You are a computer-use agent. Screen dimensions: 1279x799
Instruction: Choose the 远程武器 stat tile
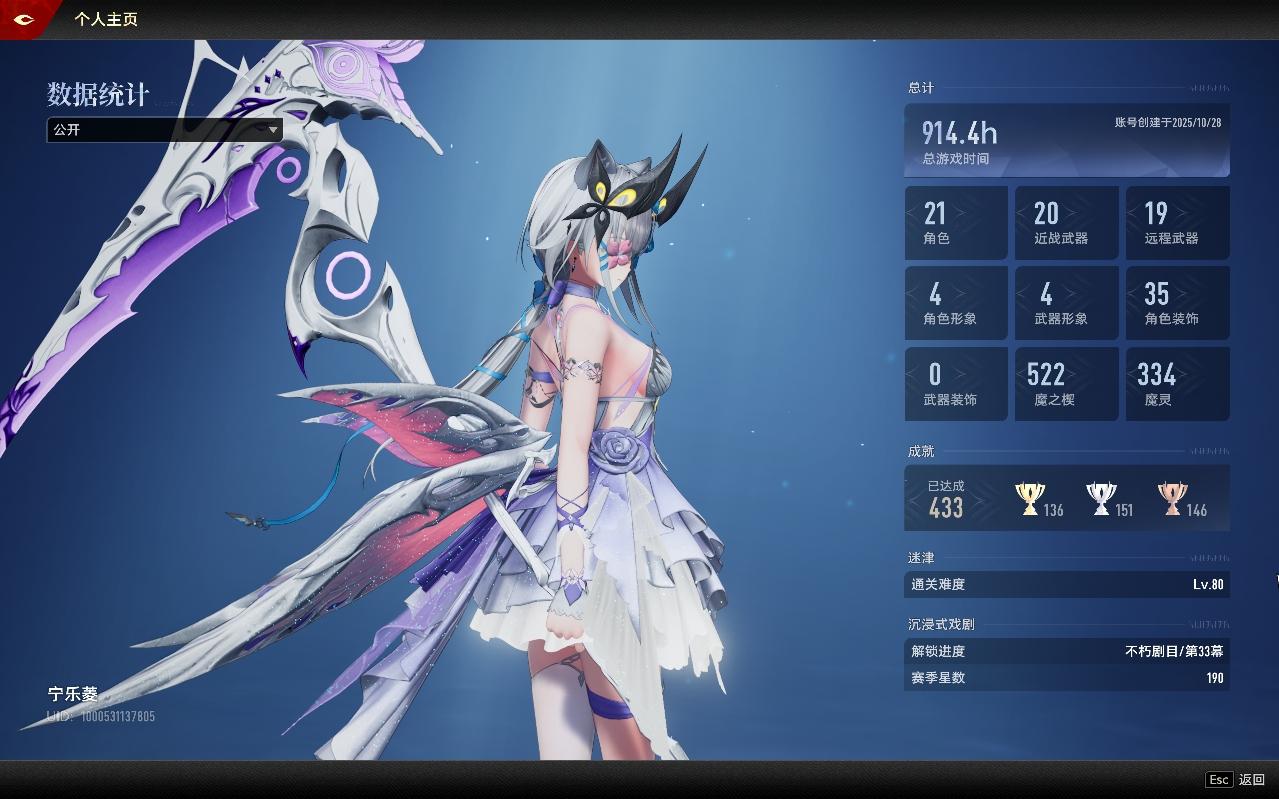[x=1177, y=223]
